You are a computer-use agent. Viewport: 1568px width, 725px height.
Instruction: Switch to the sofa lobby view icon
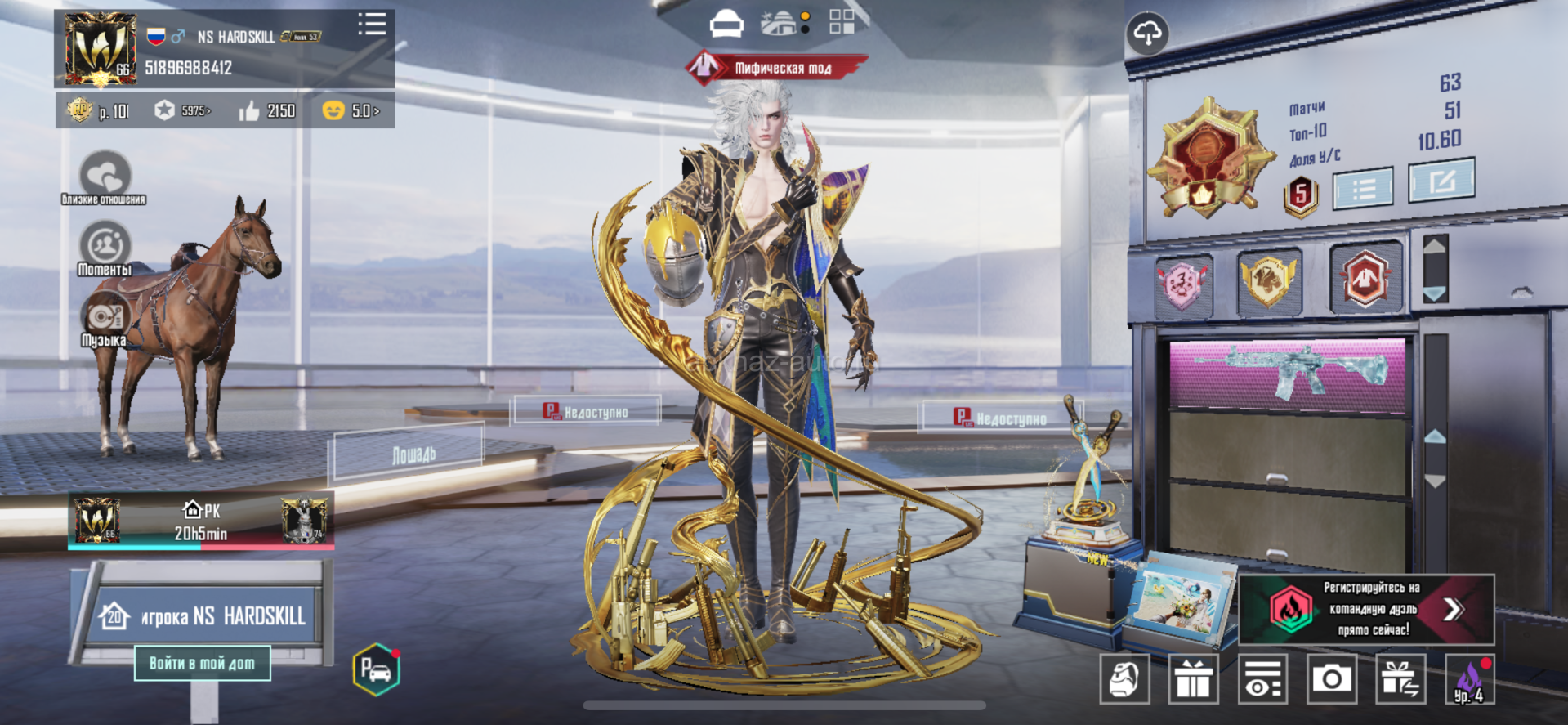pos(726,25)
